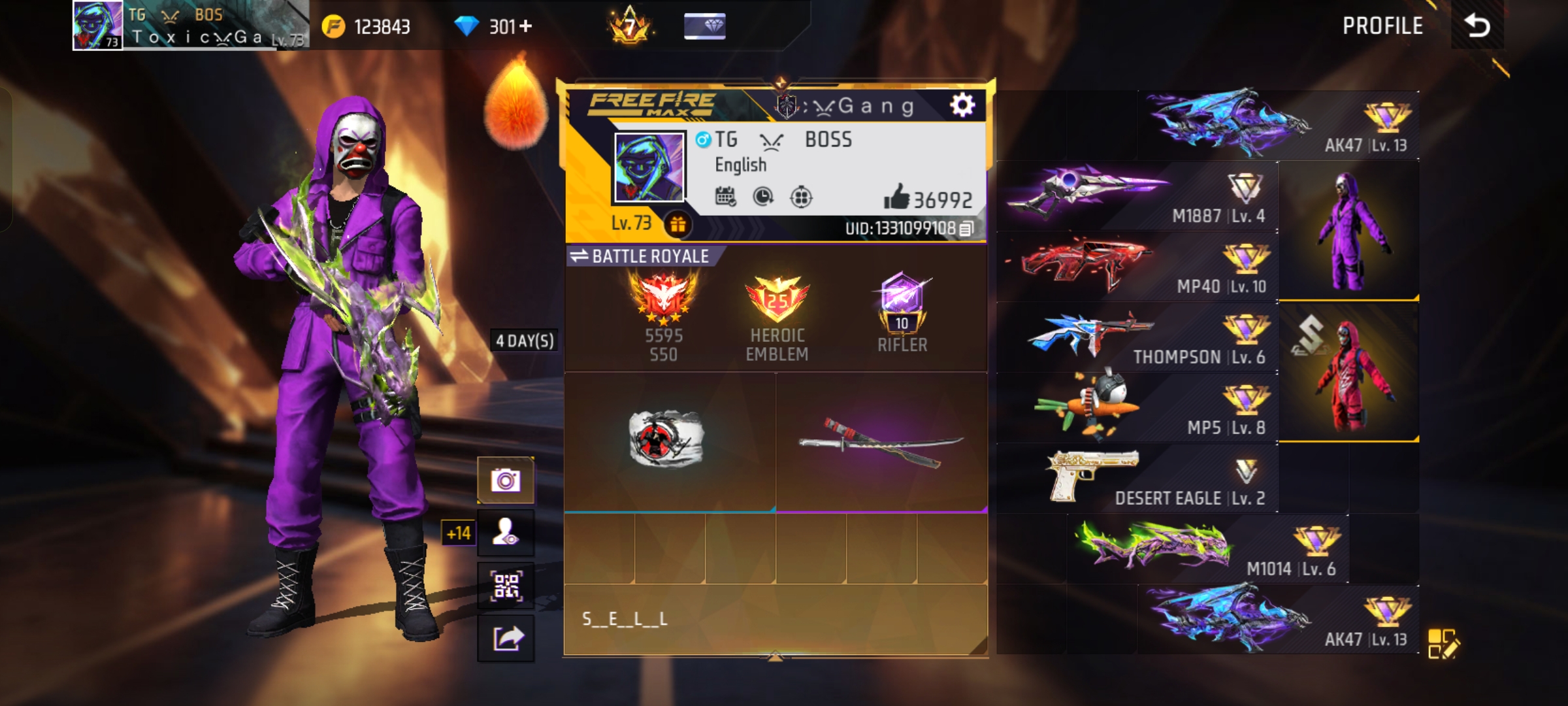
Task: Select the Desert Eagle Lv. 2 weapon
Action: [x=1138, y=479]
